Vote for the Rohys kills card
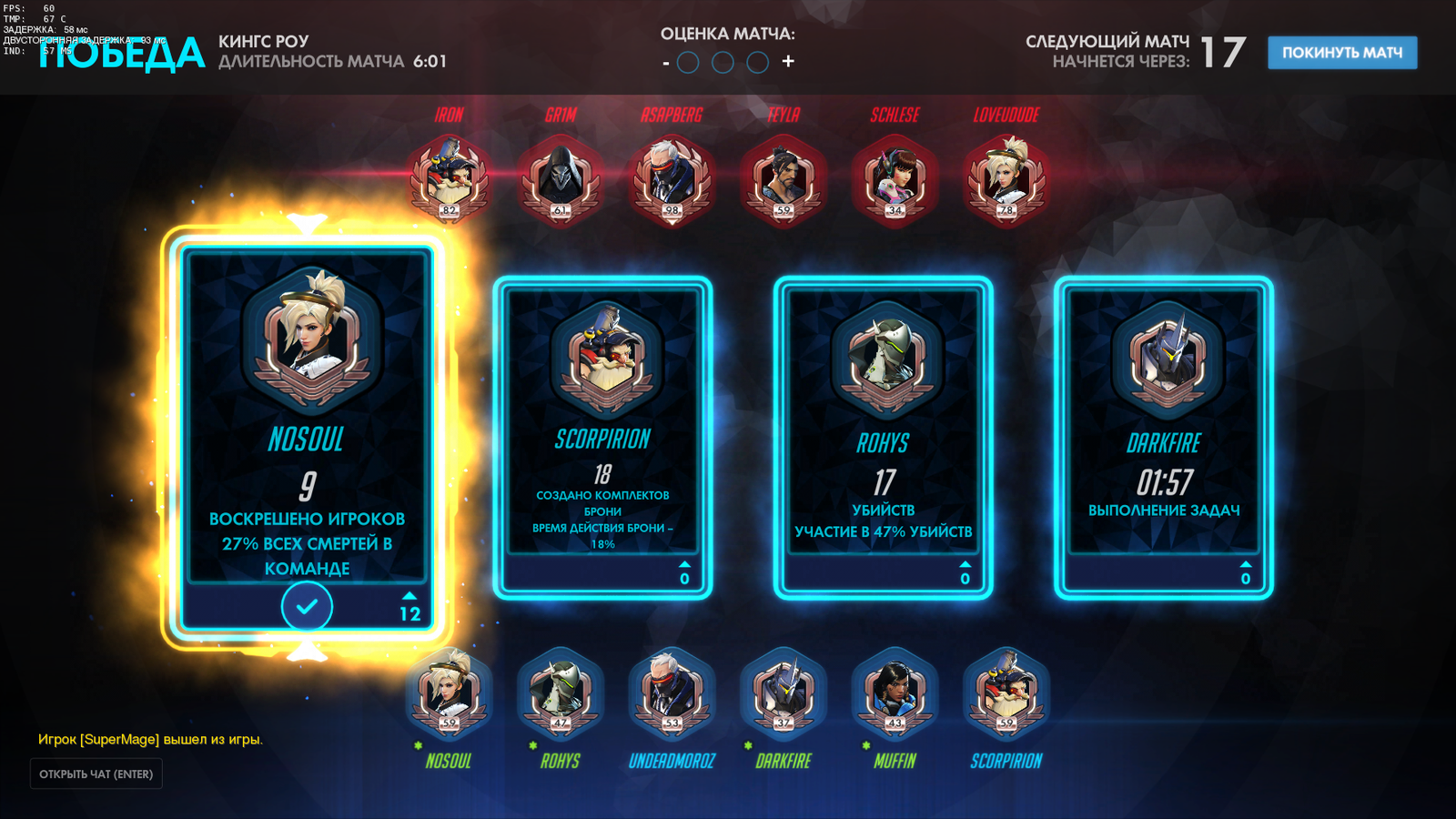Image resolution: width=1456 pixels, height=819 pixels. point(883,437)
